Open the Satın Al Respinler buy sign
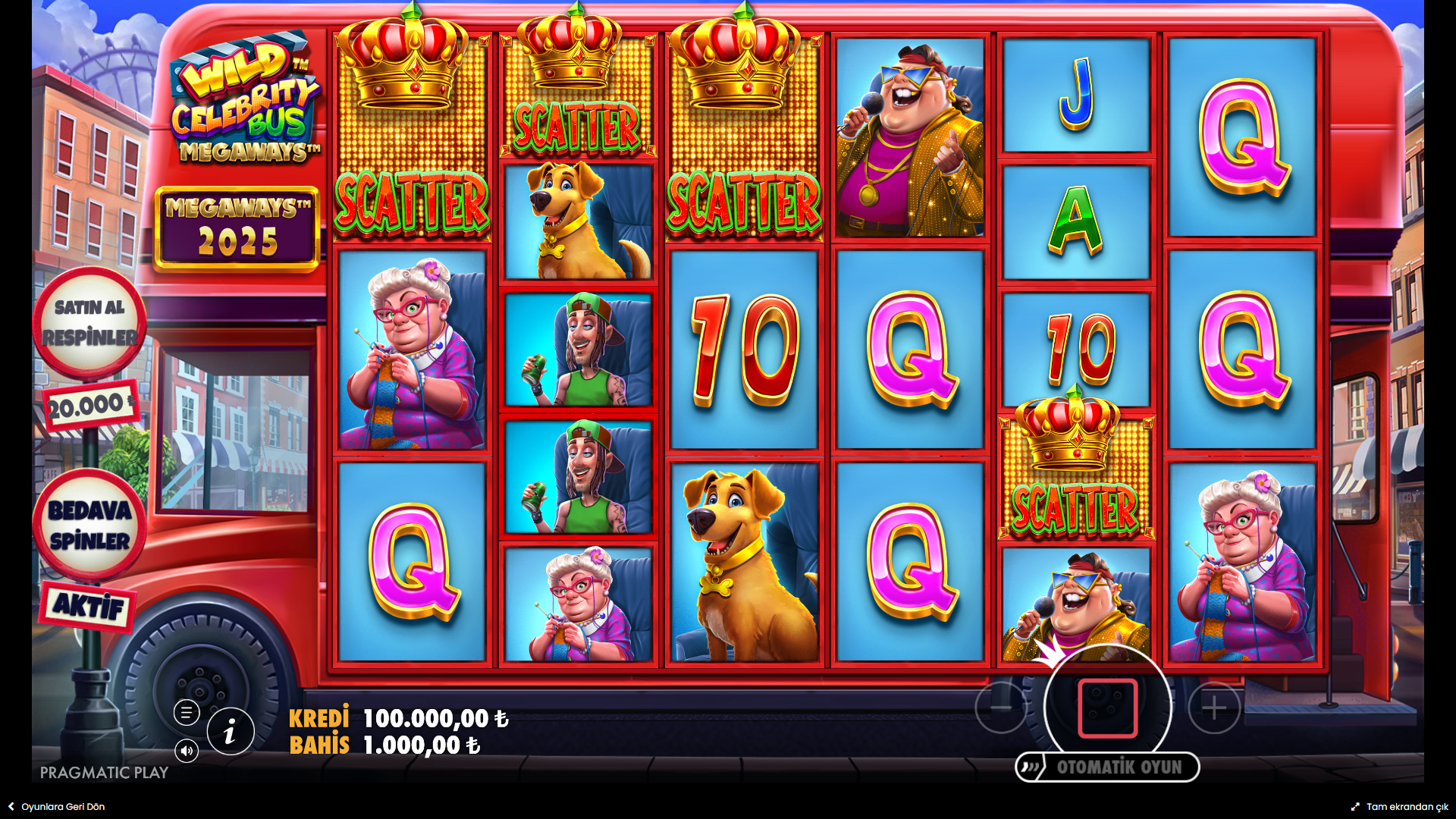1456x819 pixels. click(x=89, y=323)
